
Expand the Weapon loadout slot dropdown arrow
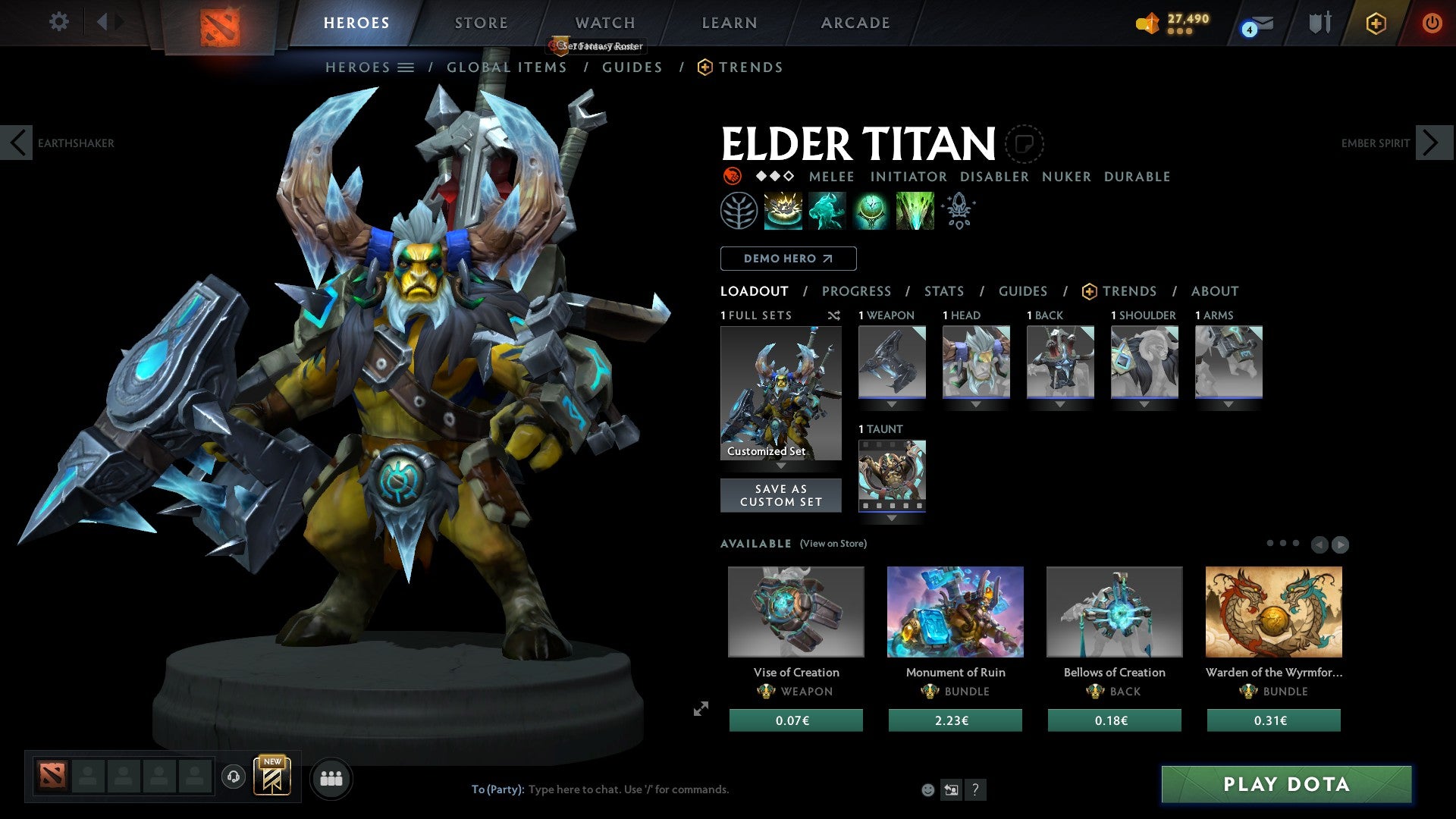tap(891, 404)
